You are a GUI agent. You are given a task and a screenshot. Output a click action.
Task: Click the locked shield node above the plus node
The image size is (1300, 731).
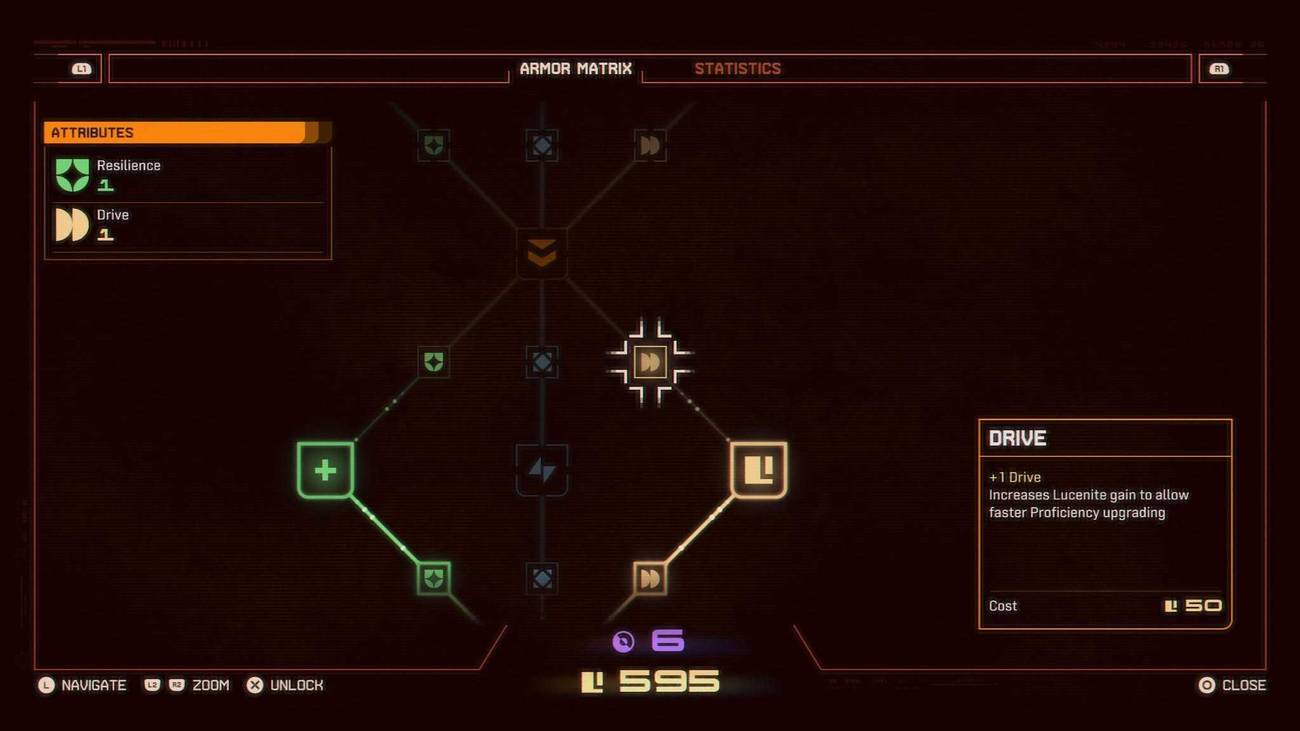tap(432, 362)
